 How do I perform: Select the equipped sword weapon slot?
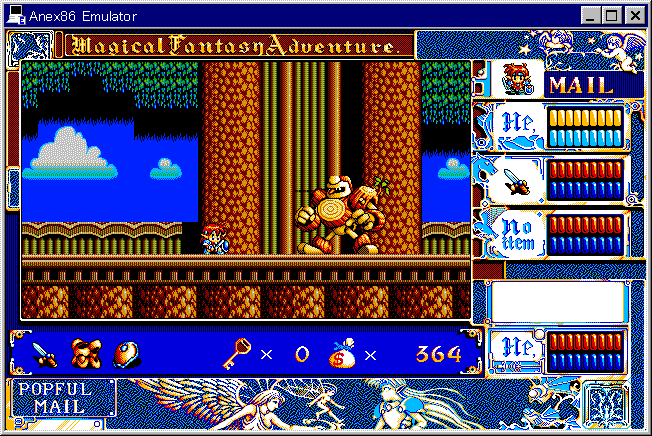512,181
